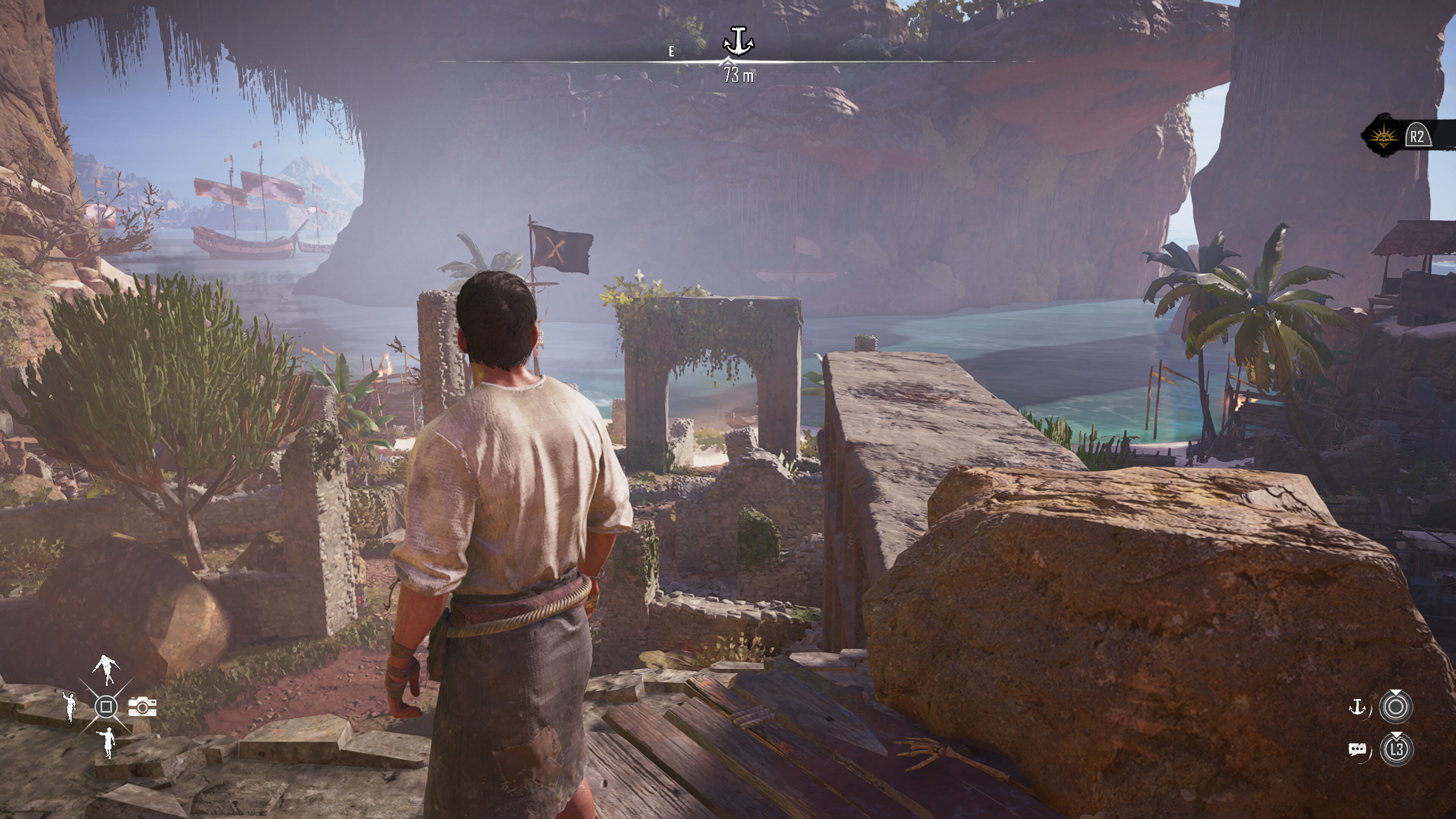Trigger the waving emote figure
1456x819 pixels.
[69, 705]
